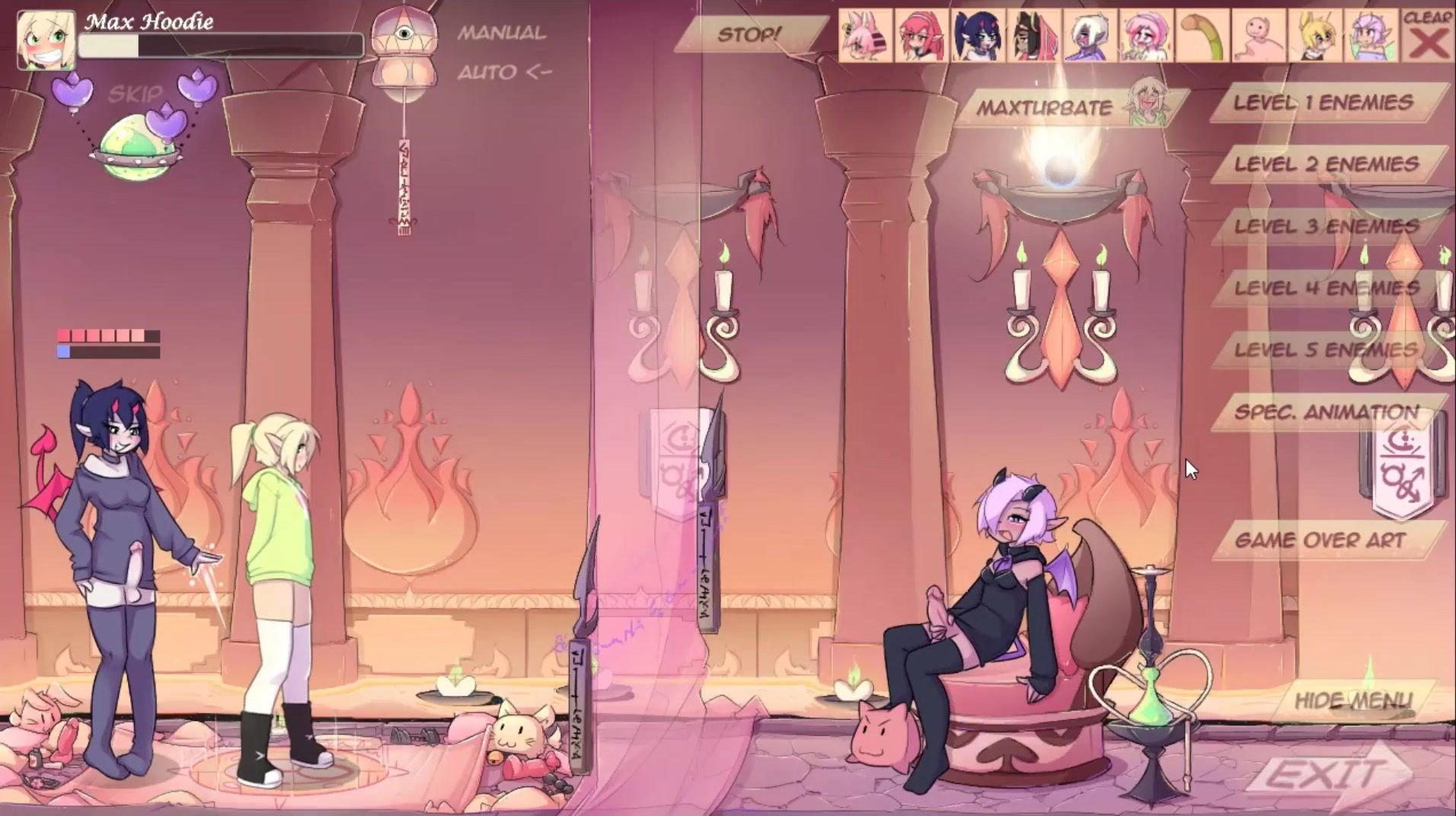Image resolution: width=1456 pixels, height=816 pixels.
Task: Choose Level 2 Enemies
Action: [x=1327, y=164]
